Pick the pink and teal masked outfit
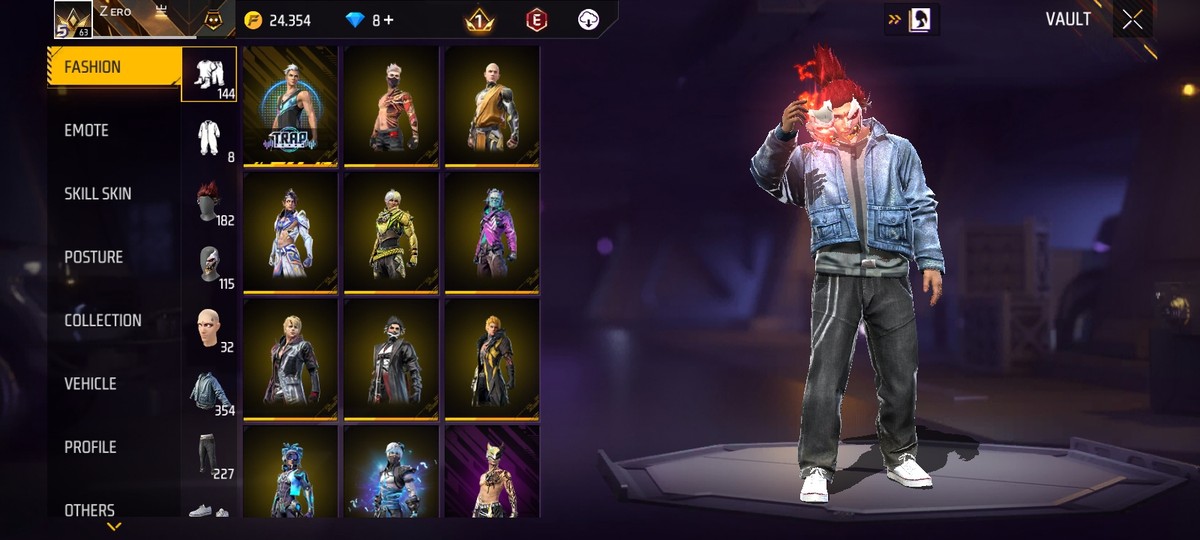Viewport: 1200px width, 540px height. tap(491, 231)
